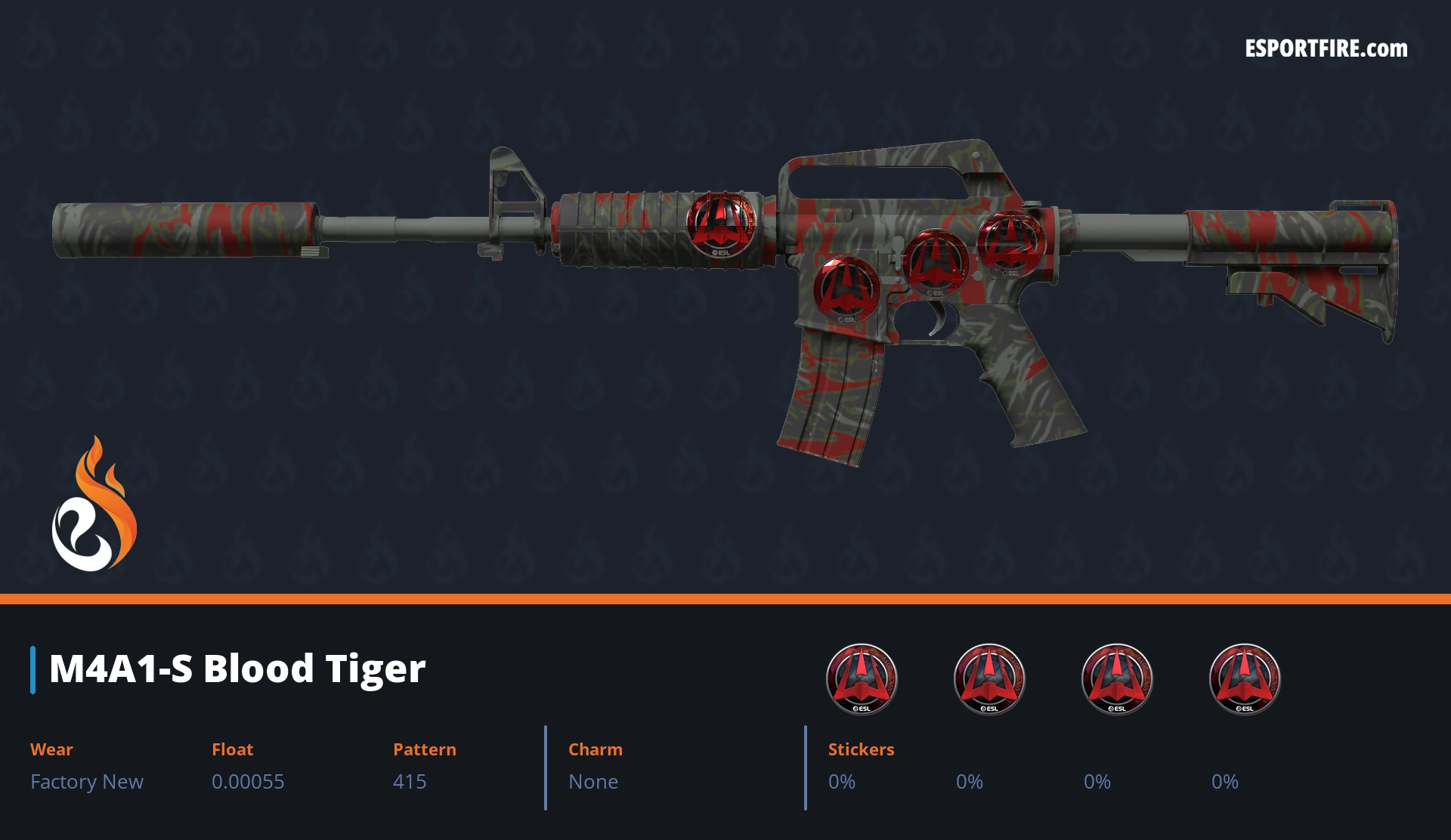Screen dimensions: 1451x840
Task: Open the ESPORTFIRE.com site link
Action: click(x=1326, y=49)
